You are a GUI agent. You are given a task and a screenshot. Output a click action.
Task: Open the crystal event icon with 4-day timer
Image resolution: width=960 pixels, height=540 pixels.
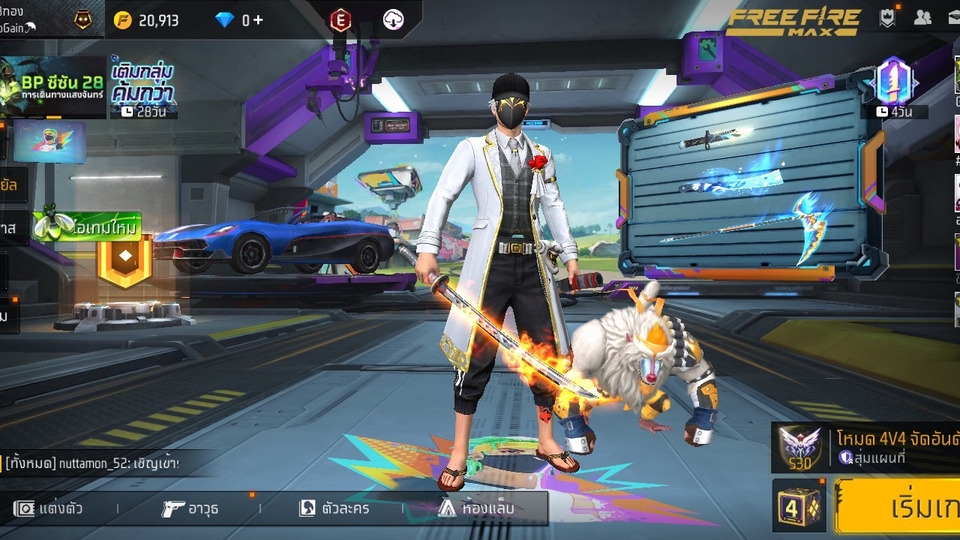point(893,87)
